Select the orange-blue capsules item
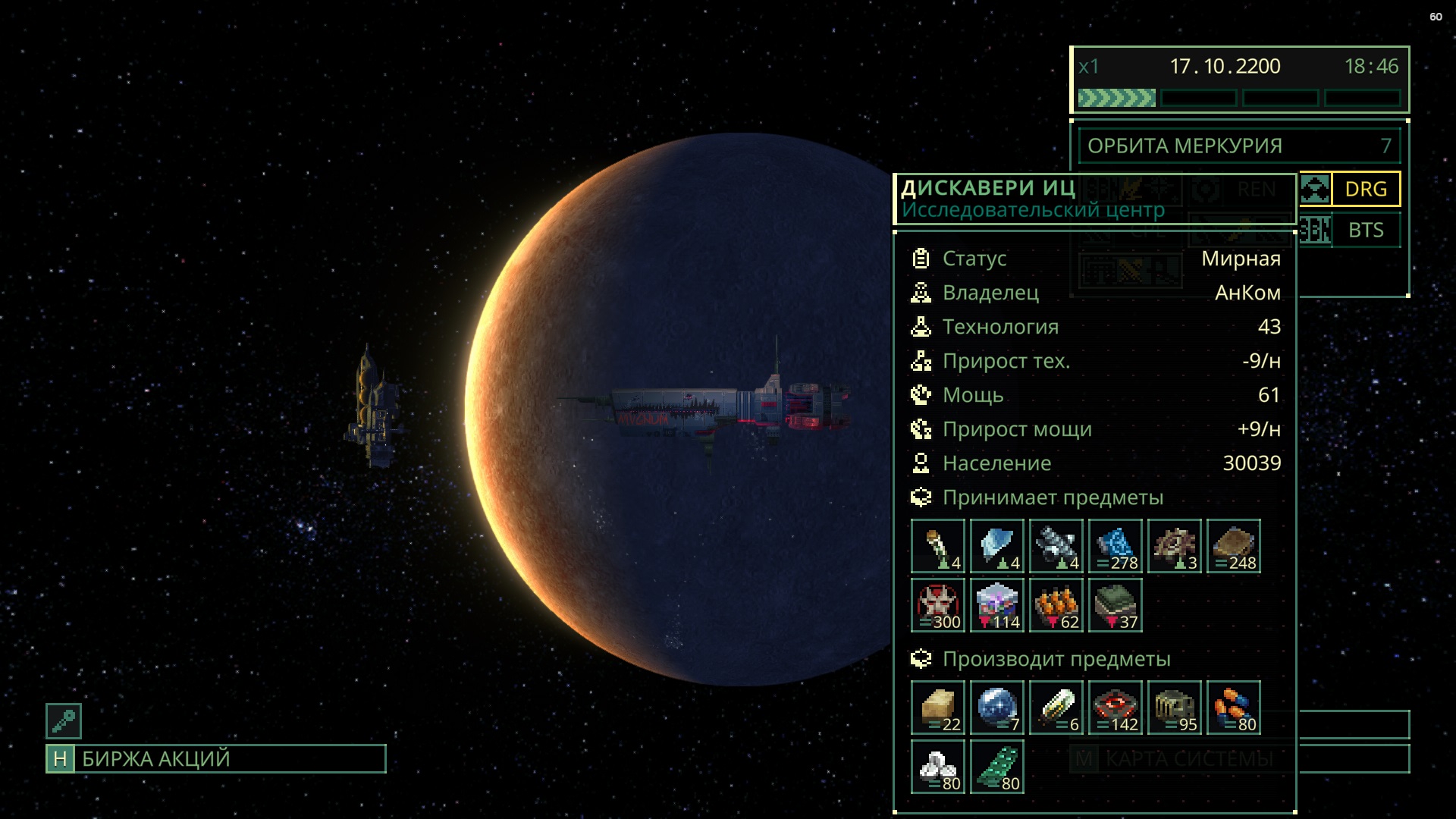The width and height of the screenshot is (1456, 819). 1234,708
